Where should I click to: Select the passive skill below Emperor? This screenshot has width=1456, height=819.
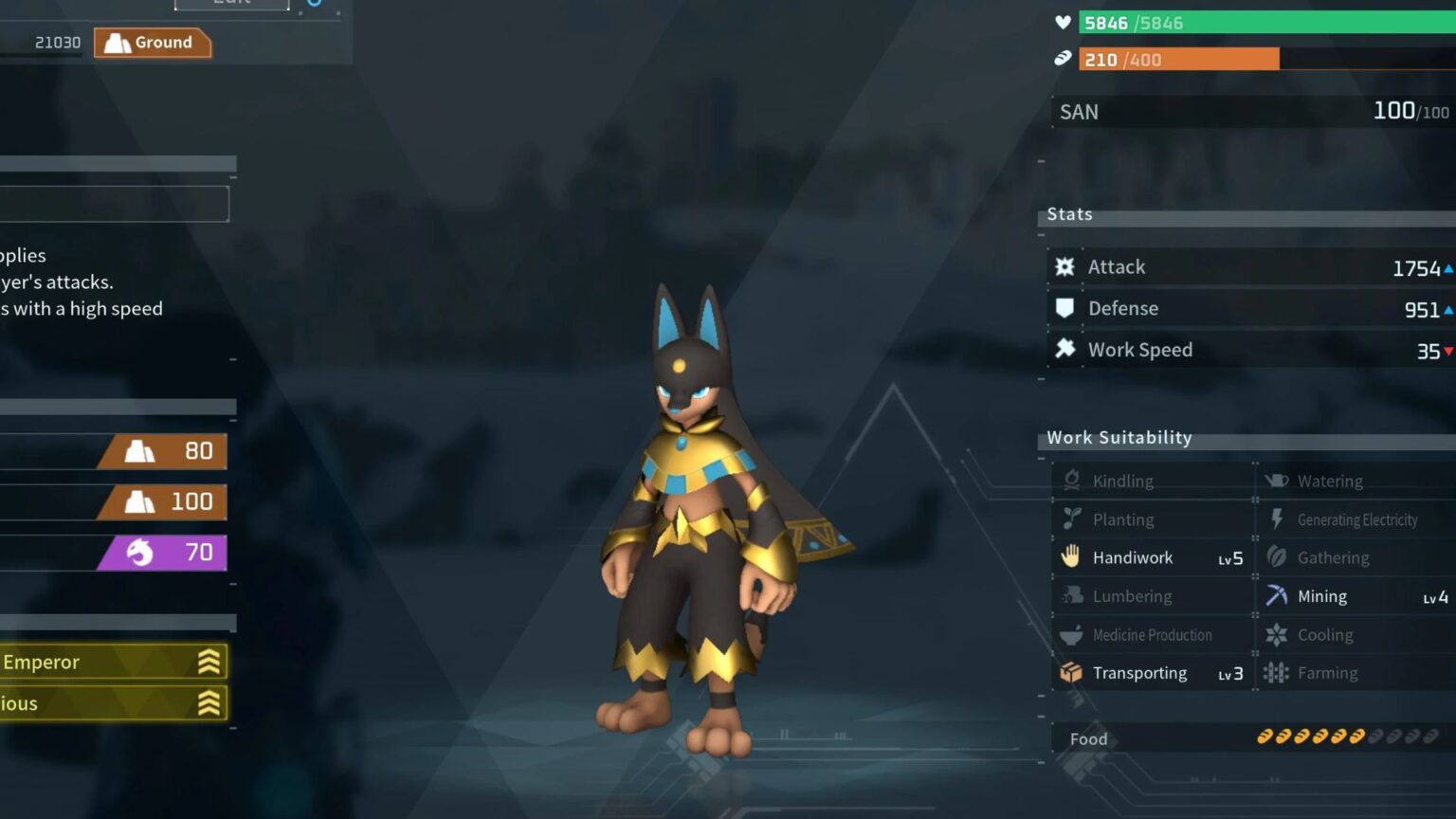[x=112, y=703]
